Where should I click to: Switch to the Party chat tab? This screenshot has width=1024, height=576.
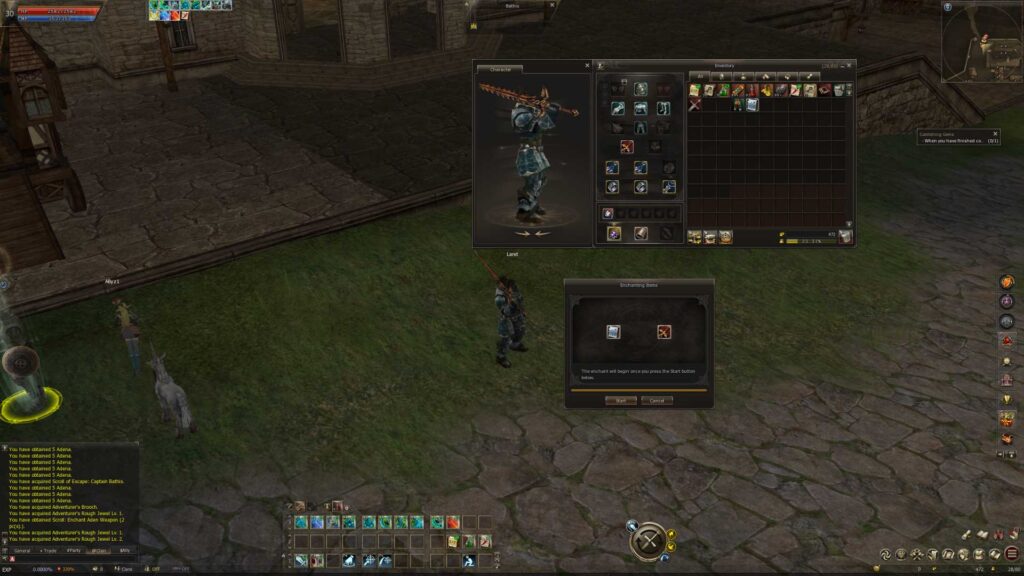[x=74, y=550]
